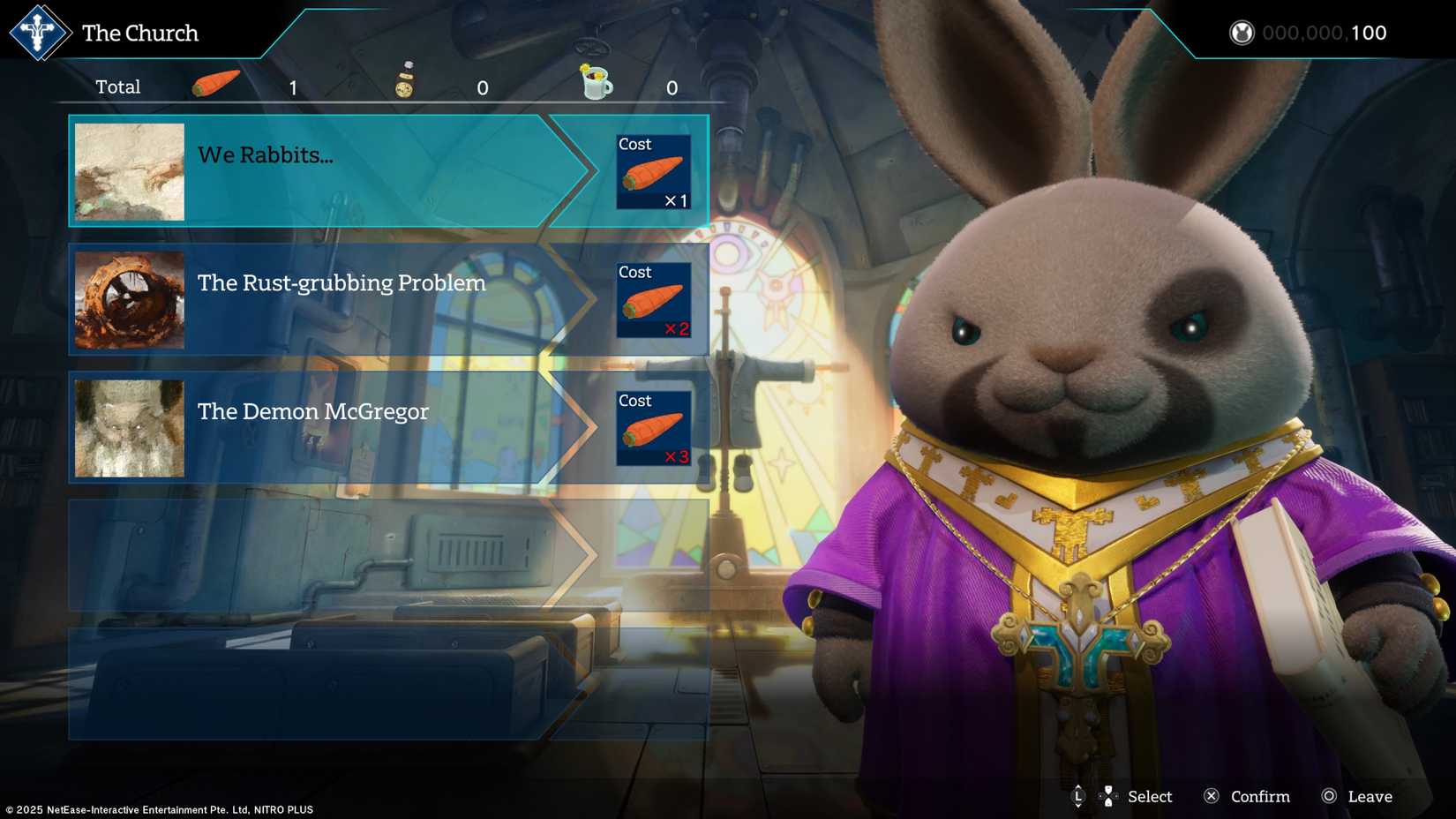This screenshot has width=1456, height=819.
Task: Select the carrot icon in the Total bar
Action: click(x=214, y=82)
